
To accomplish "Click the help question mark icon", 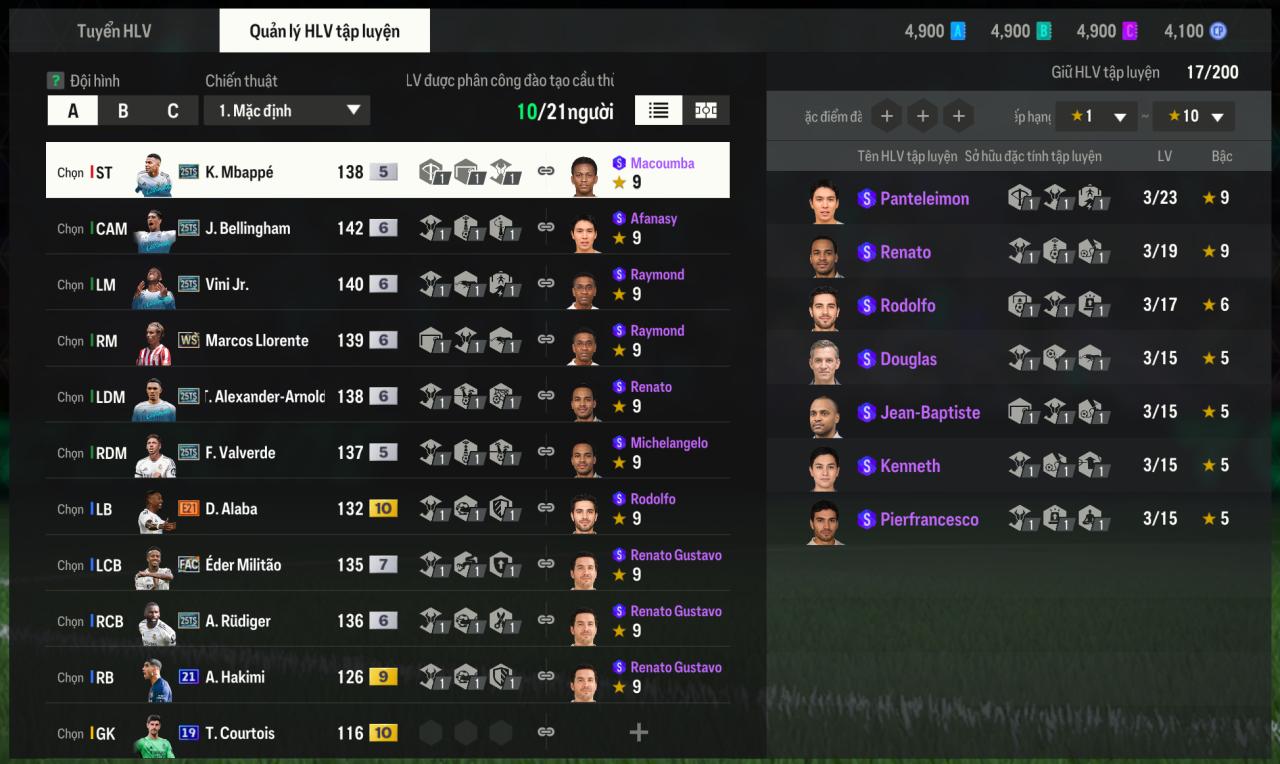I will tap(55, 80).
